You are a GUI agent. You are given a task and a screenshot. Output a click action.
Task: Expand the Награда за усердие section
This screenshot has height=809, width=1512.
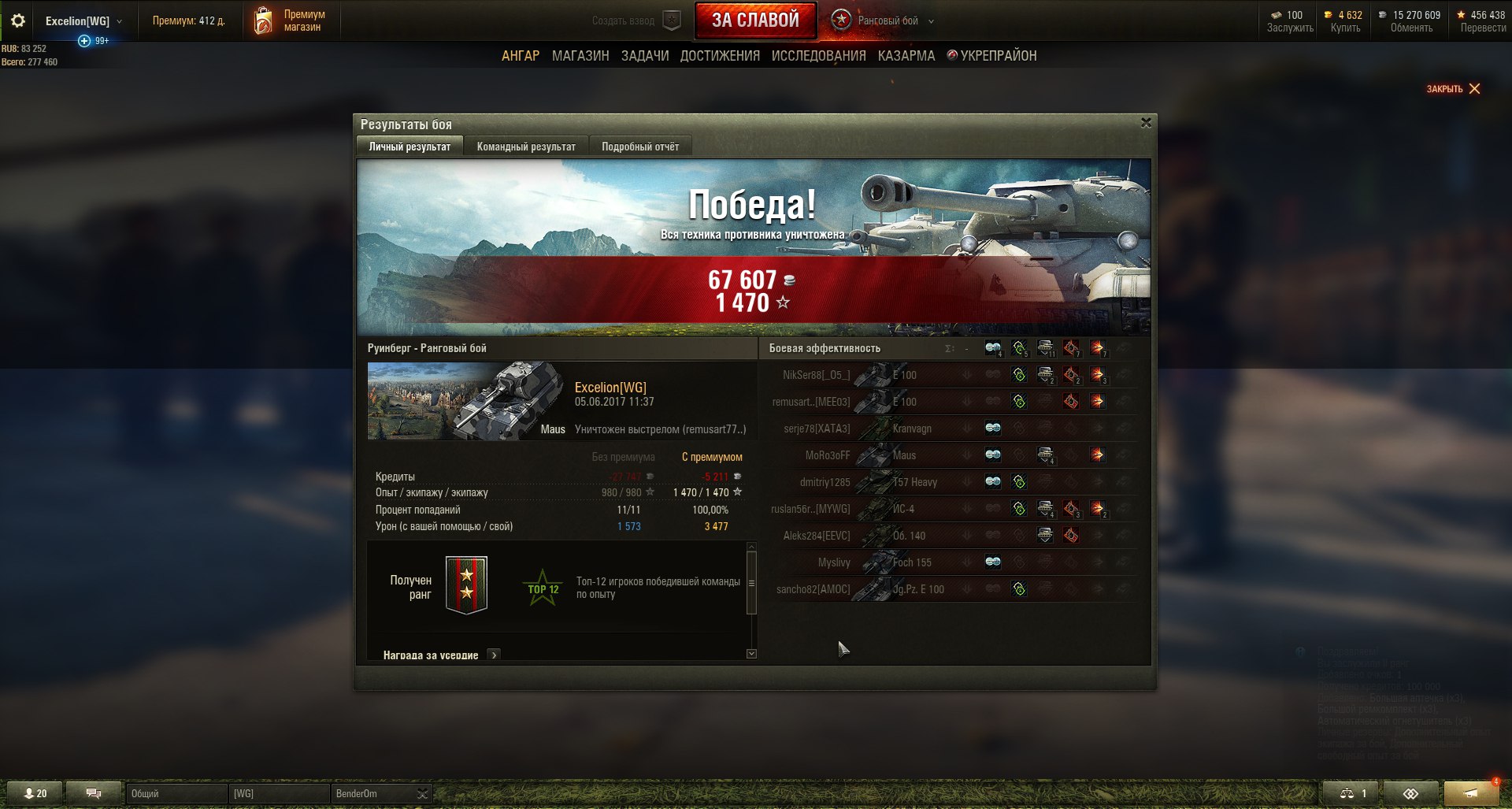point(494,655)
